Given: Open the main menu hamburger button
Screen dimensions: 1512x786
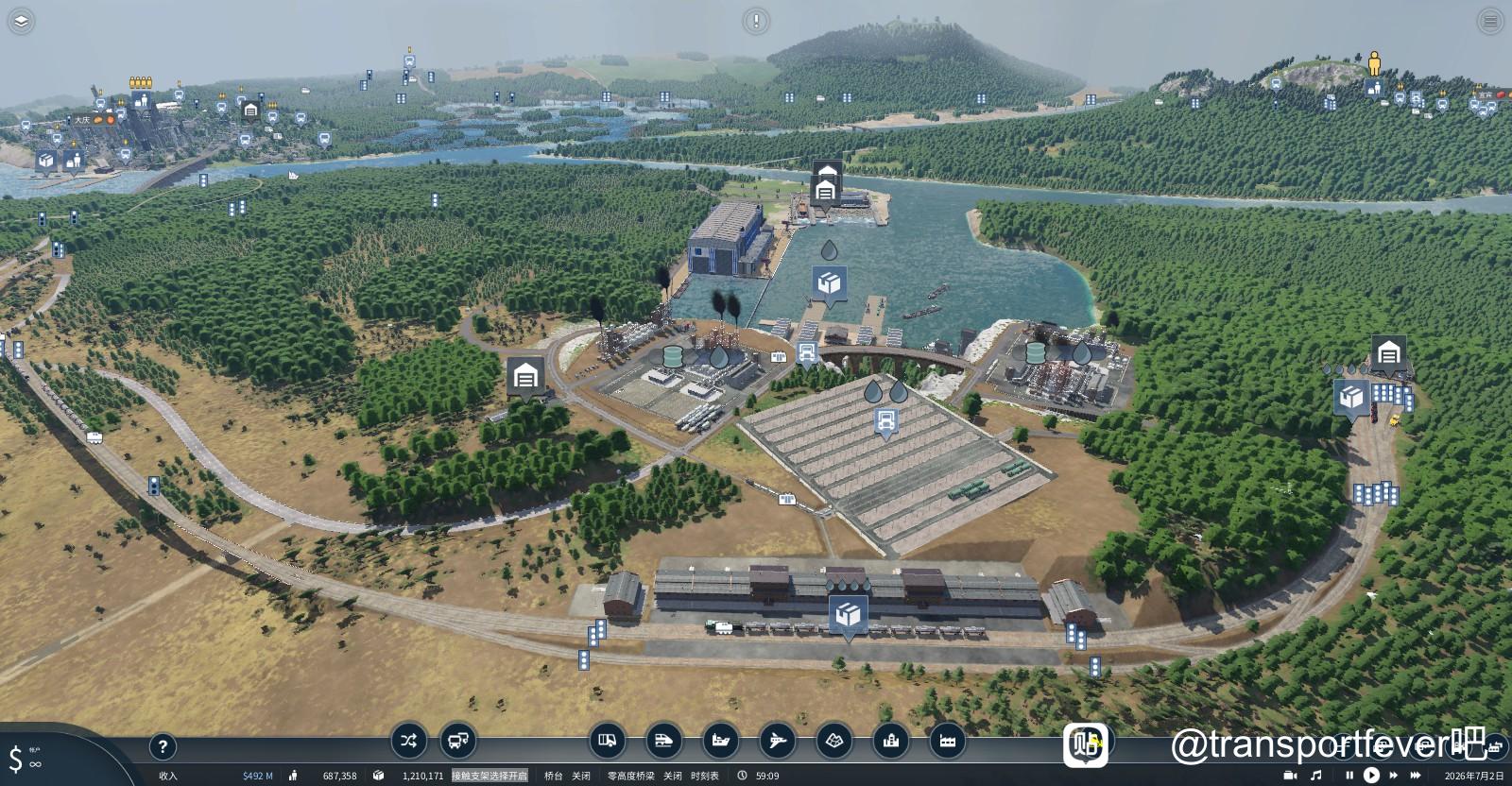Looking at the screenshot, I should [1490, 20].
